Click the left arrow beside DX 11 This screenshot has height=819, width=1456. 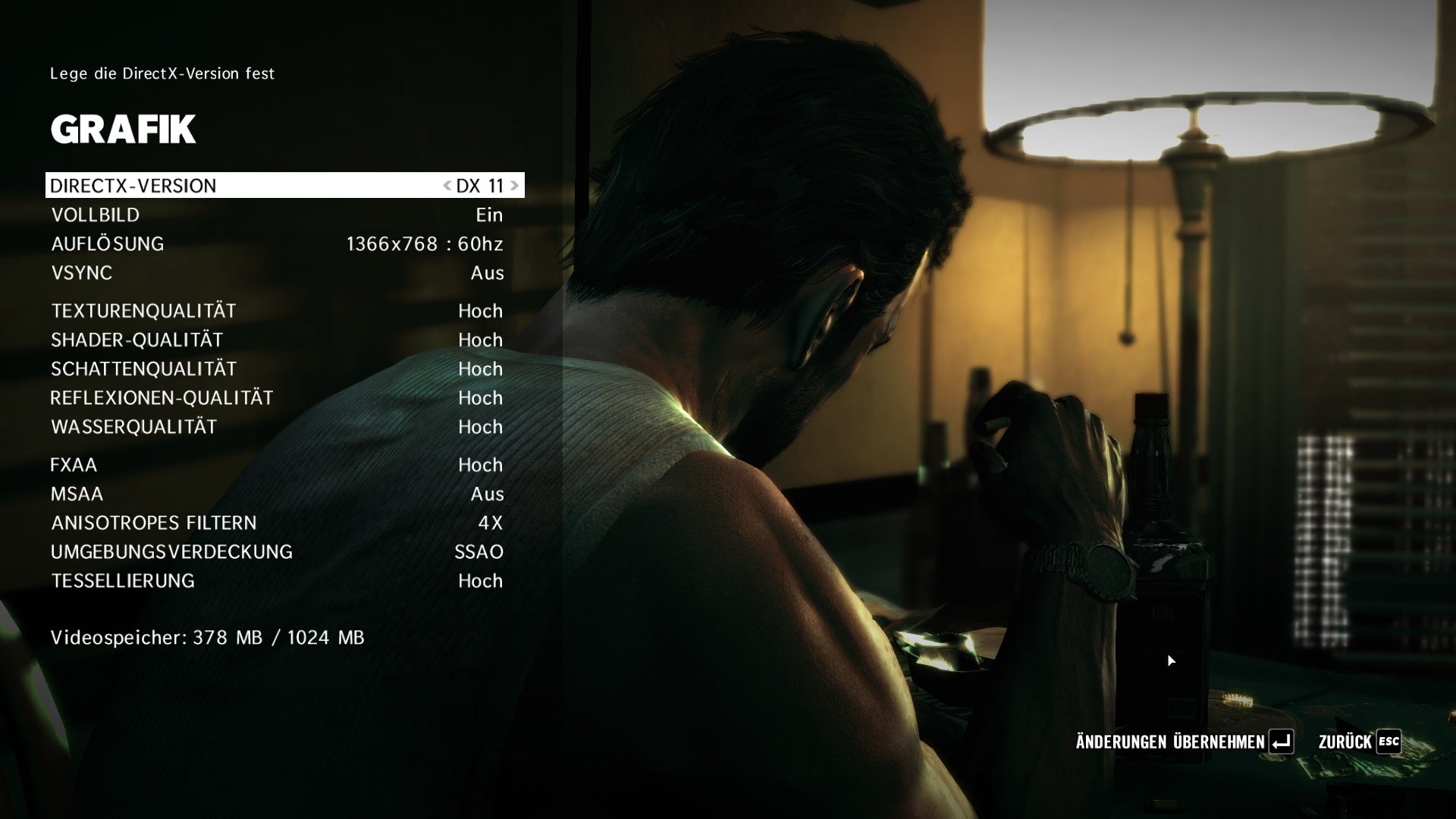[447, 186]
